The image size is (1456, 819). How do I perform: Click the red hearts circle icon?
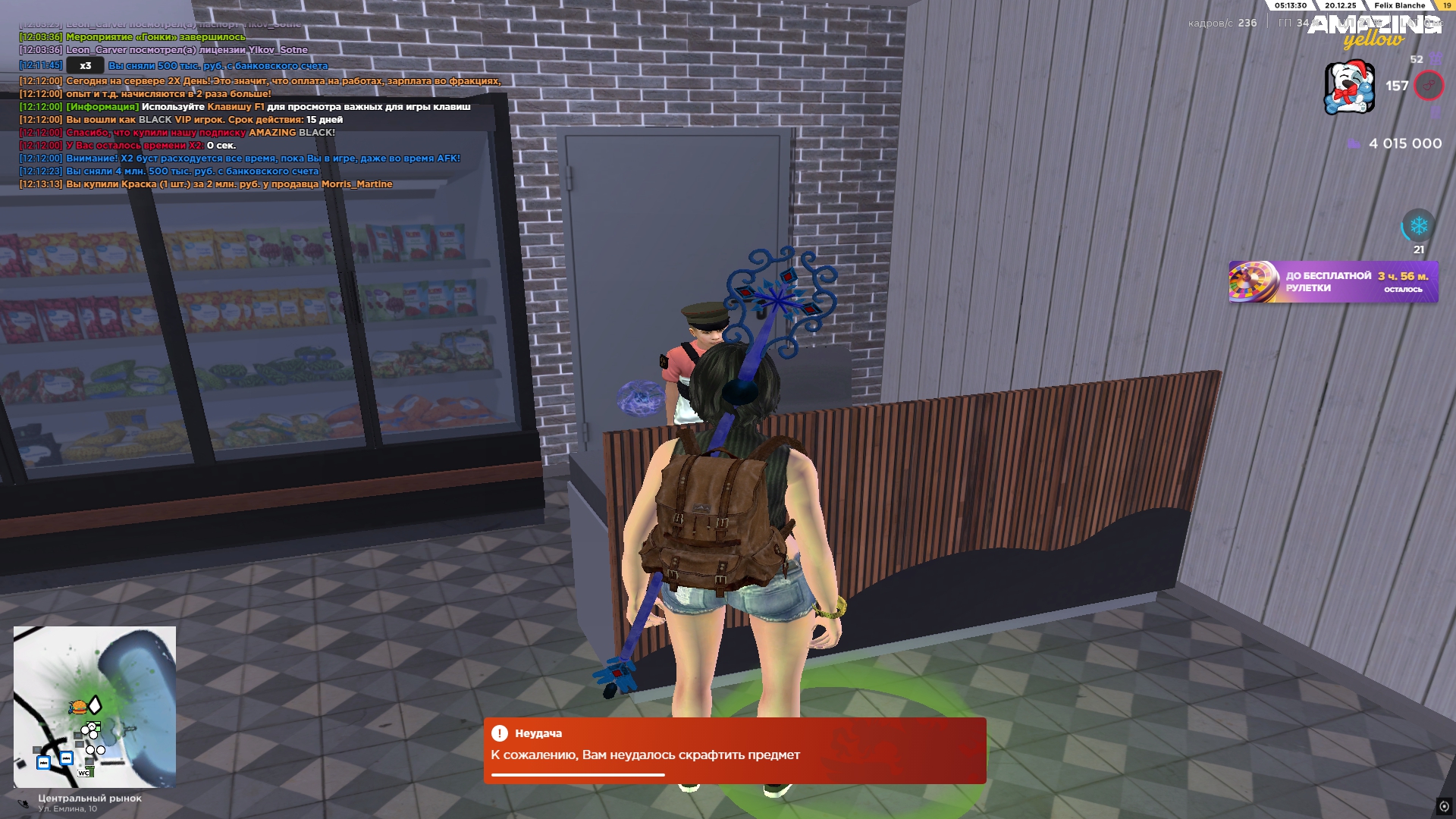1429,86
